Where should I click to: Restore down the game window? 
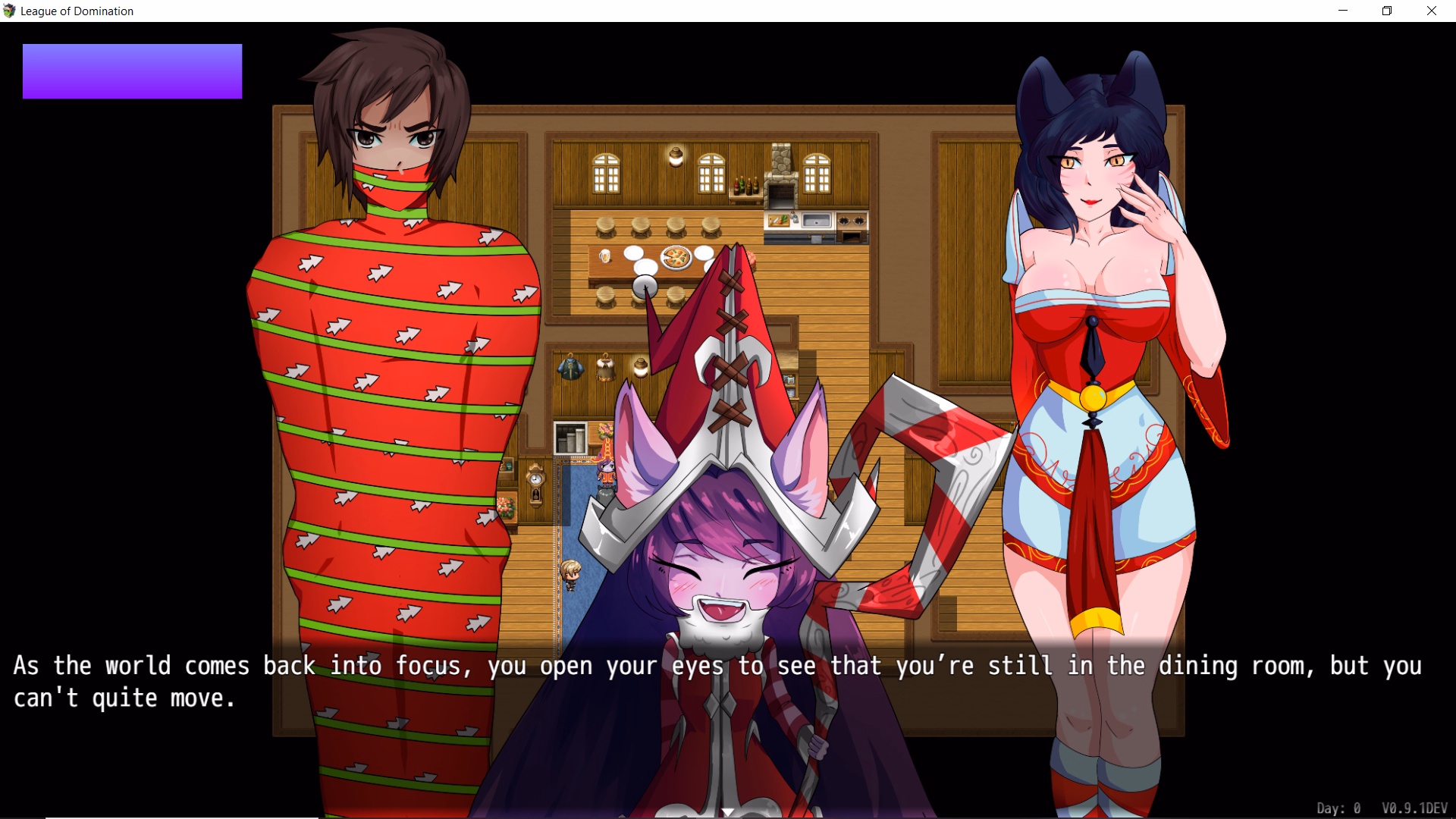(x=1387, y=11)
